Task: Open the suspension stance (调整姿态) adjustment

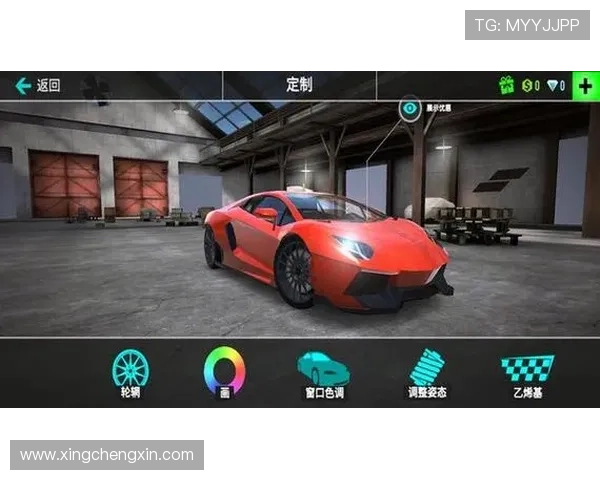Action: coord(427,370)
